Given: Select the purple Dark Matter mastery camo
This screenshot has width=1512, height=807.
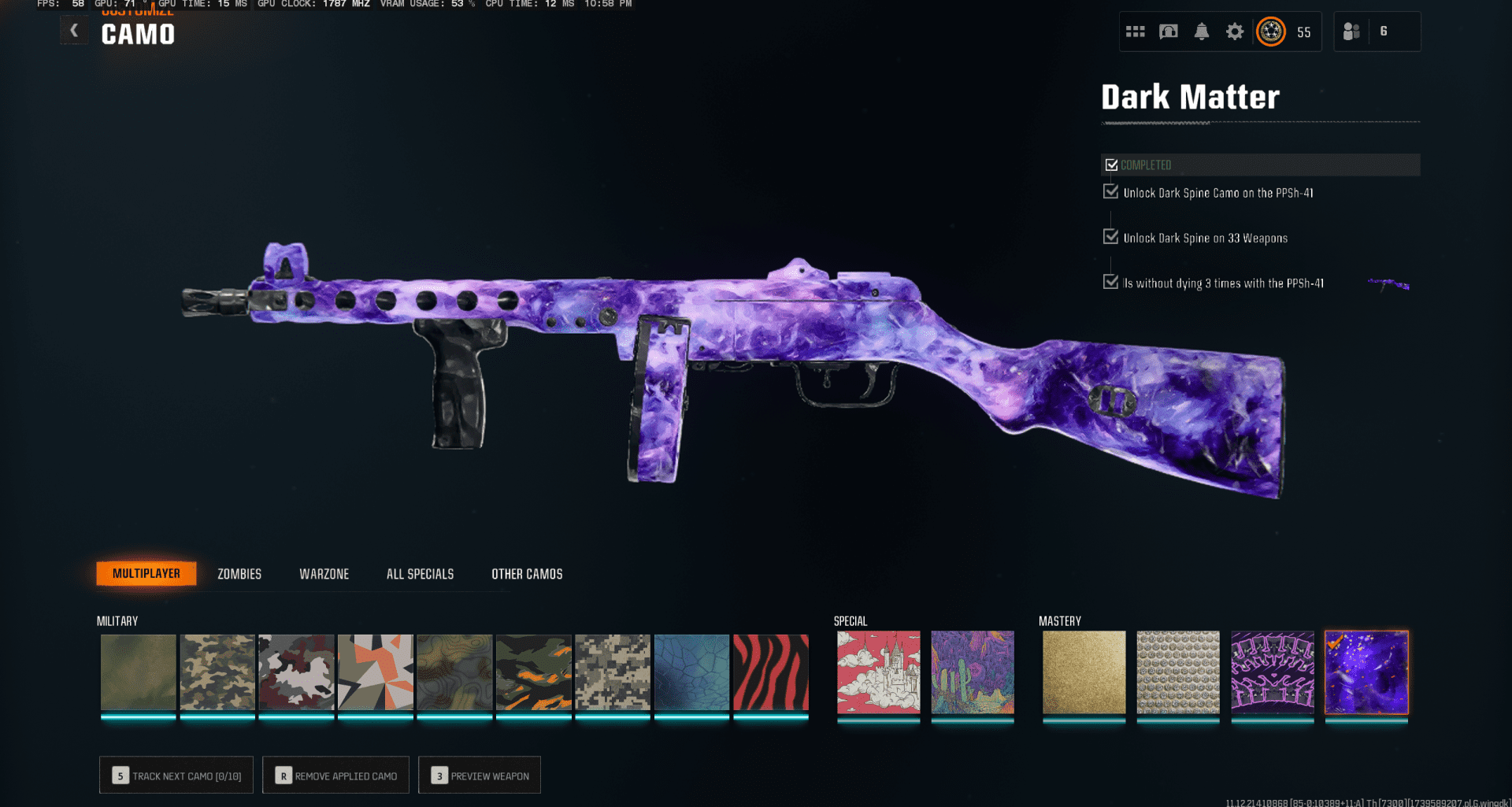Looking at the screenshot, I should [x=1366, y=673].
